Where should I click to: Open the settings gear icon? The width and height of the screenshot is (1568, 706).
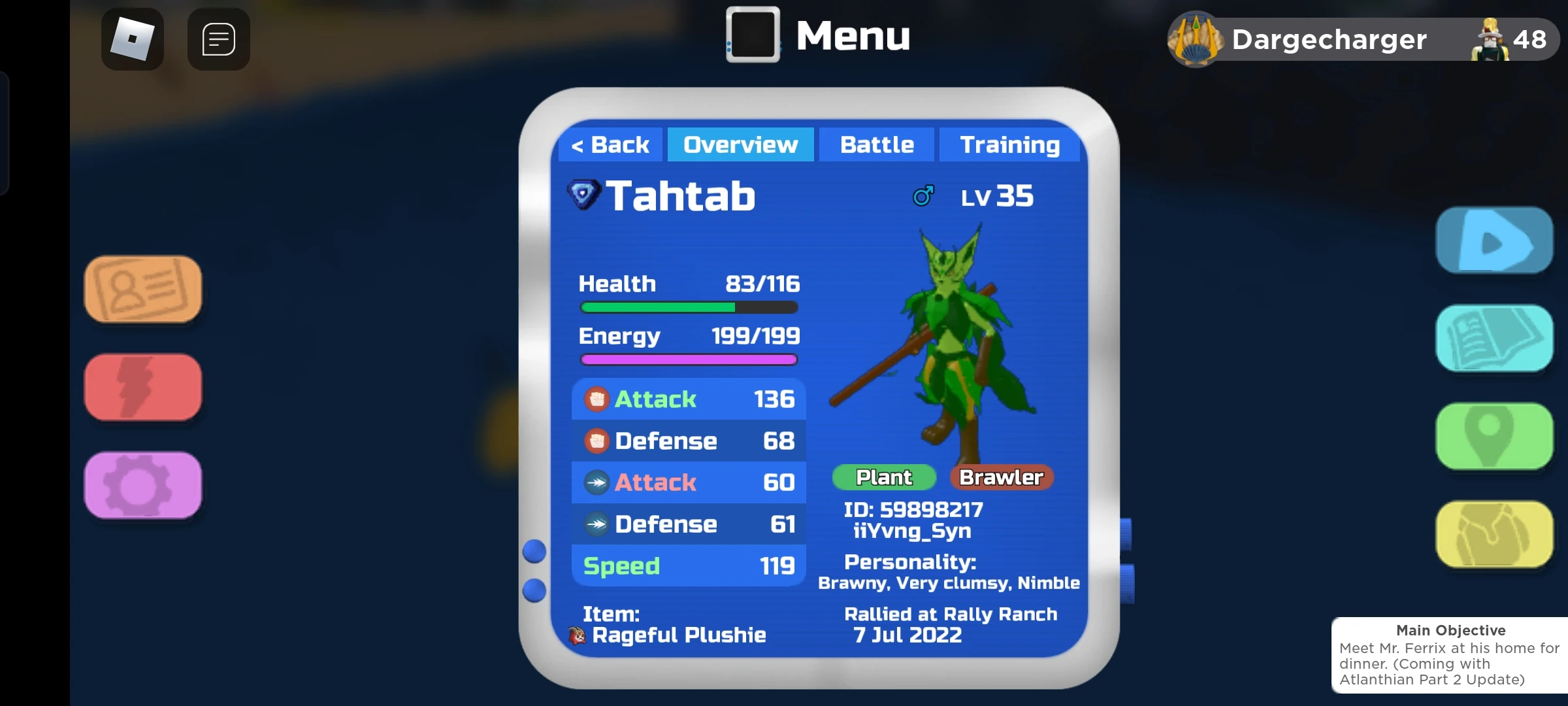tap(142, 484)
